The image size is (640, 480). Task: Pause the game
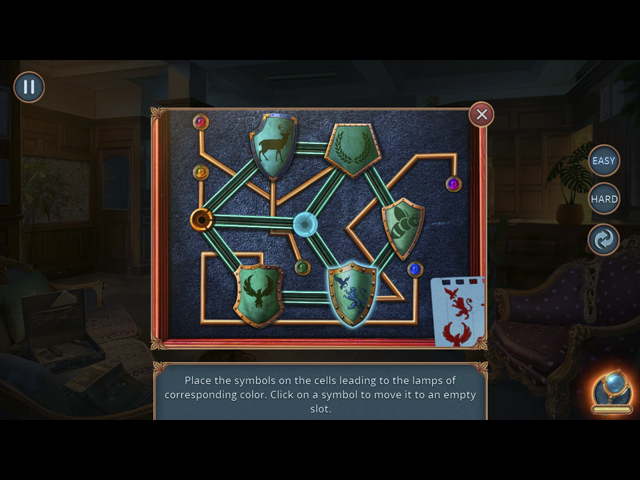coord(29,87)
